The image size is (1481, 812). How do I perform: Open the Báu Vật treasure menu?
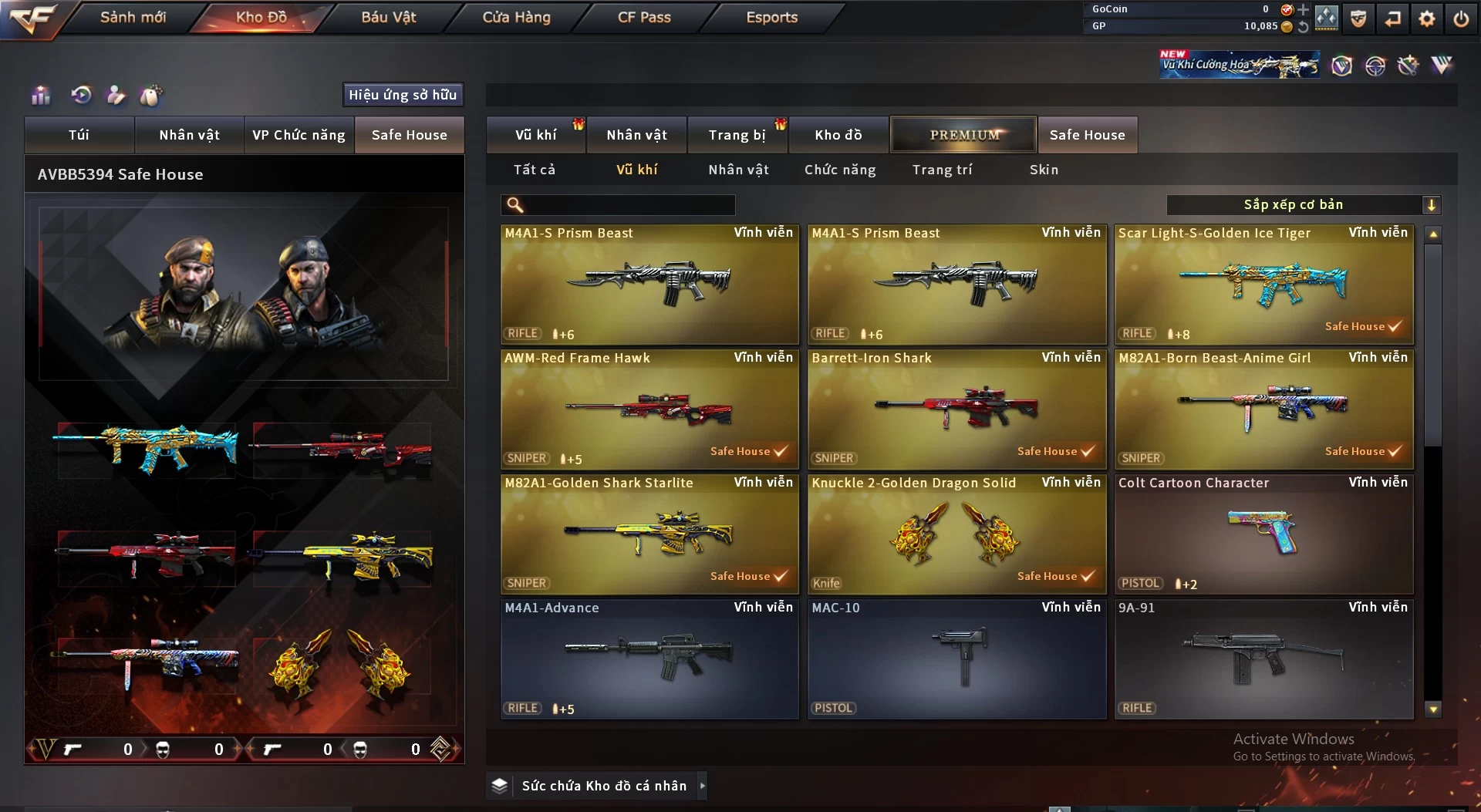point(388,17)
